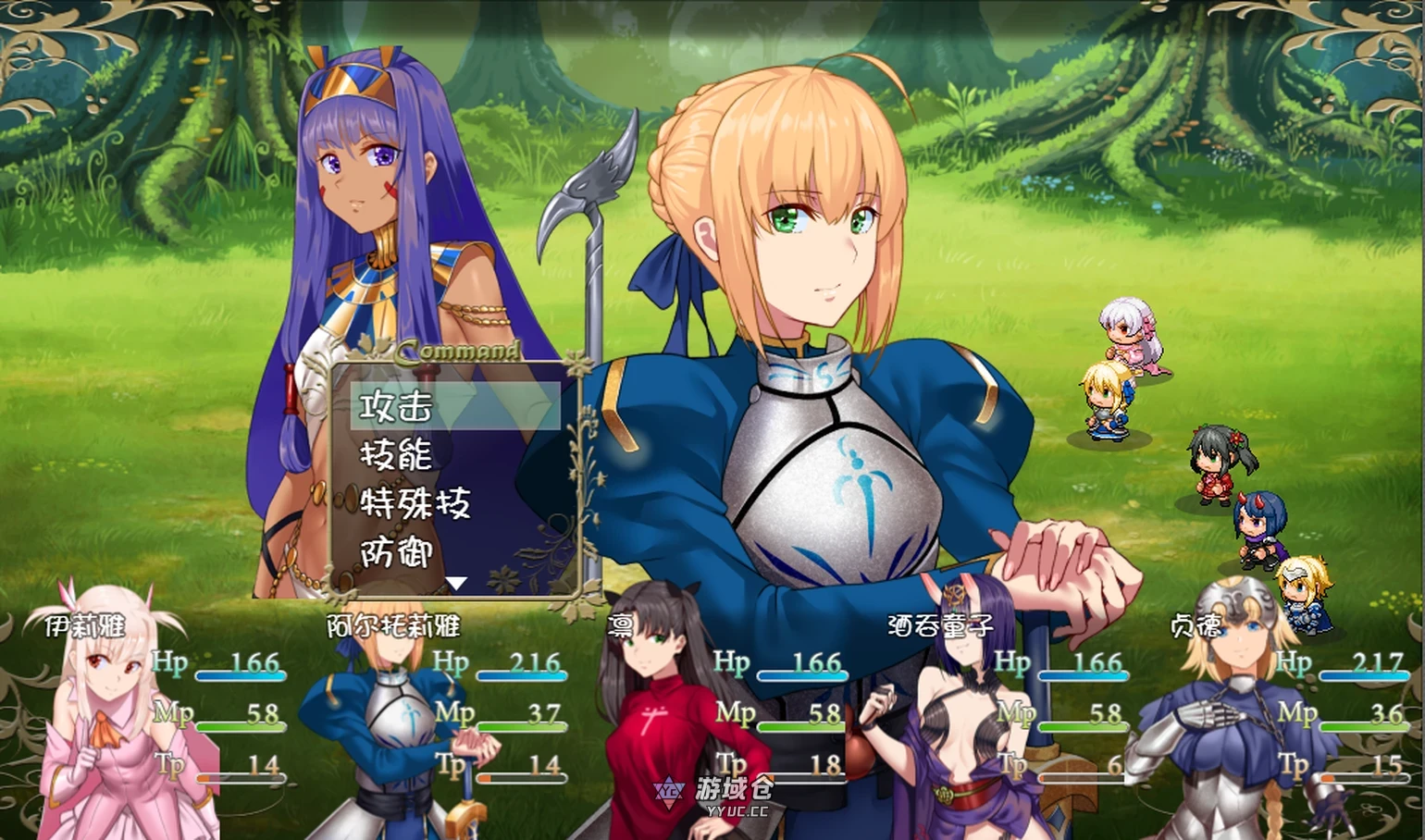Click the command list's down arrow

456,583
